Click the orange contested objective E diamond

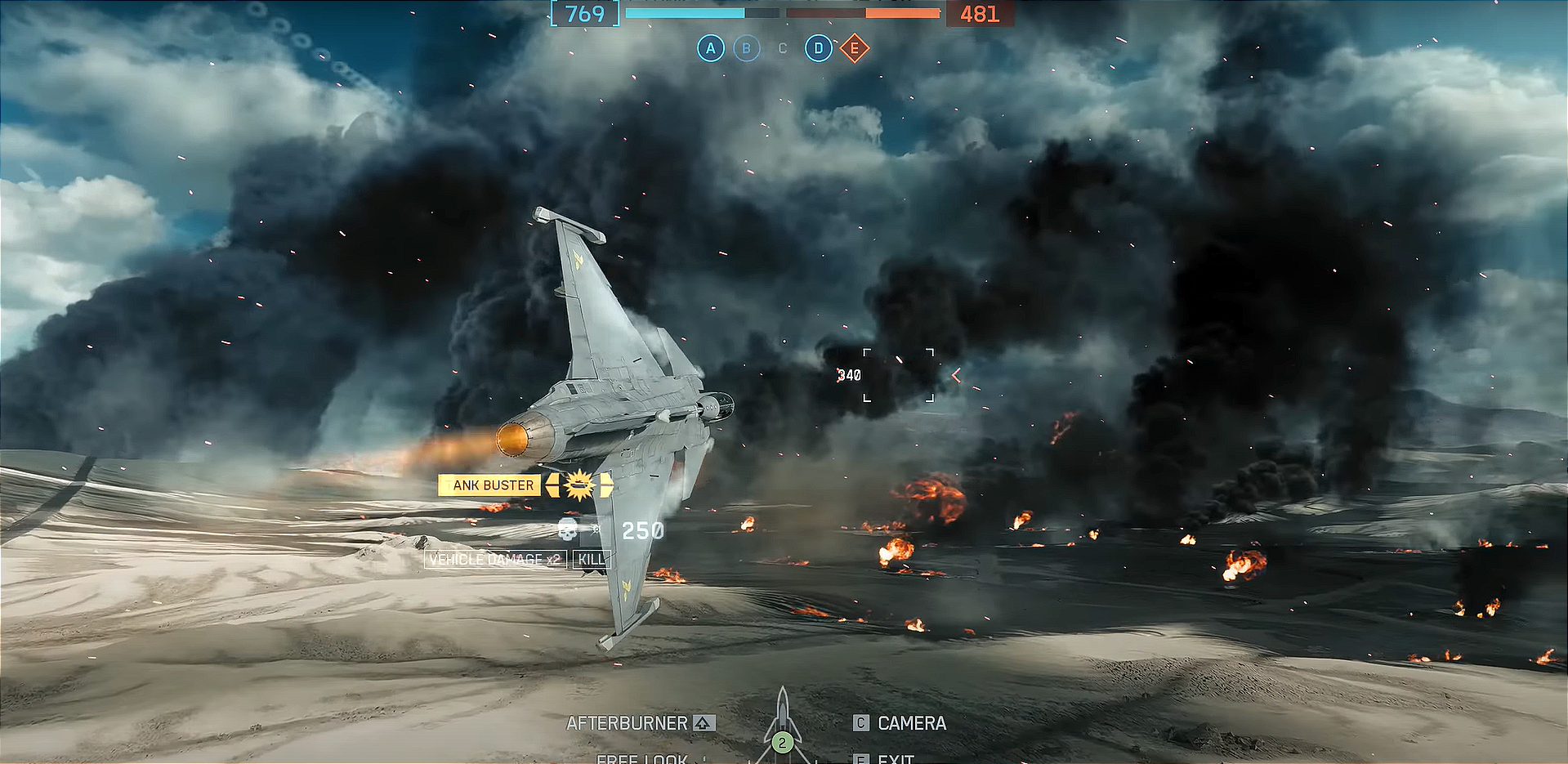click(x=854, y=49)
